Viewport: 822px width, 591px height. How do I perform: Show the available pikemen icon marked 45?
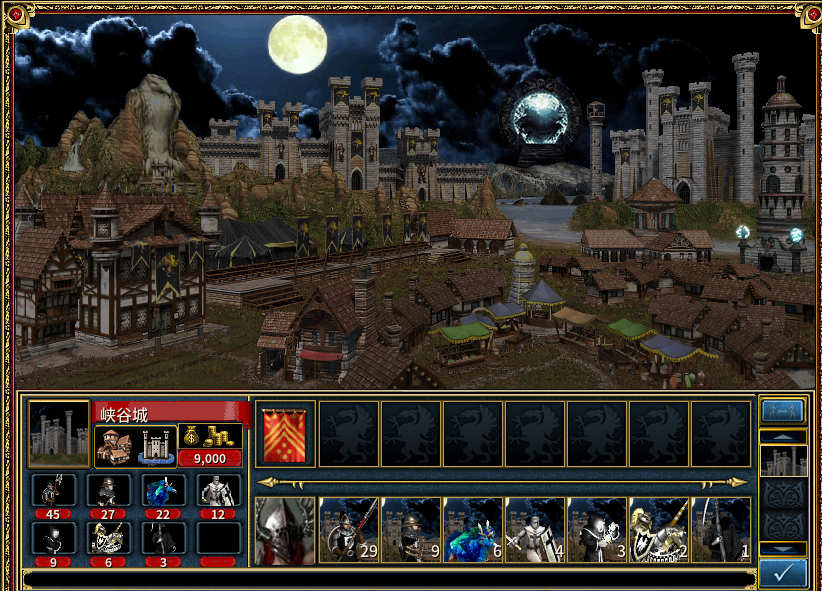coord(51,490)
